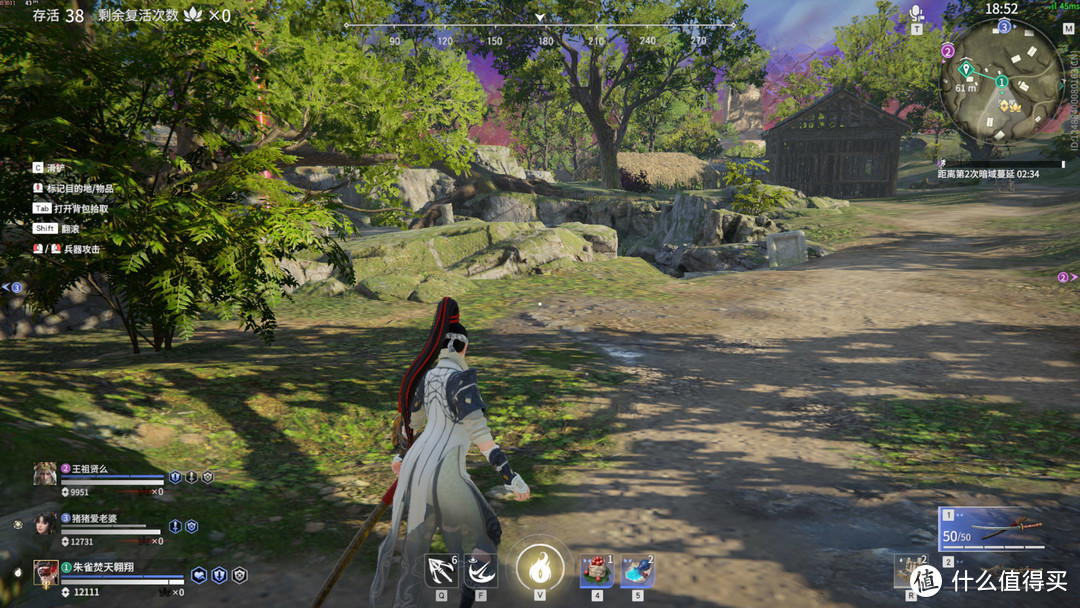Toggle the voice chat microphone icon
The height and width of the screenshot is (608, 1080).
pos(916,13)
